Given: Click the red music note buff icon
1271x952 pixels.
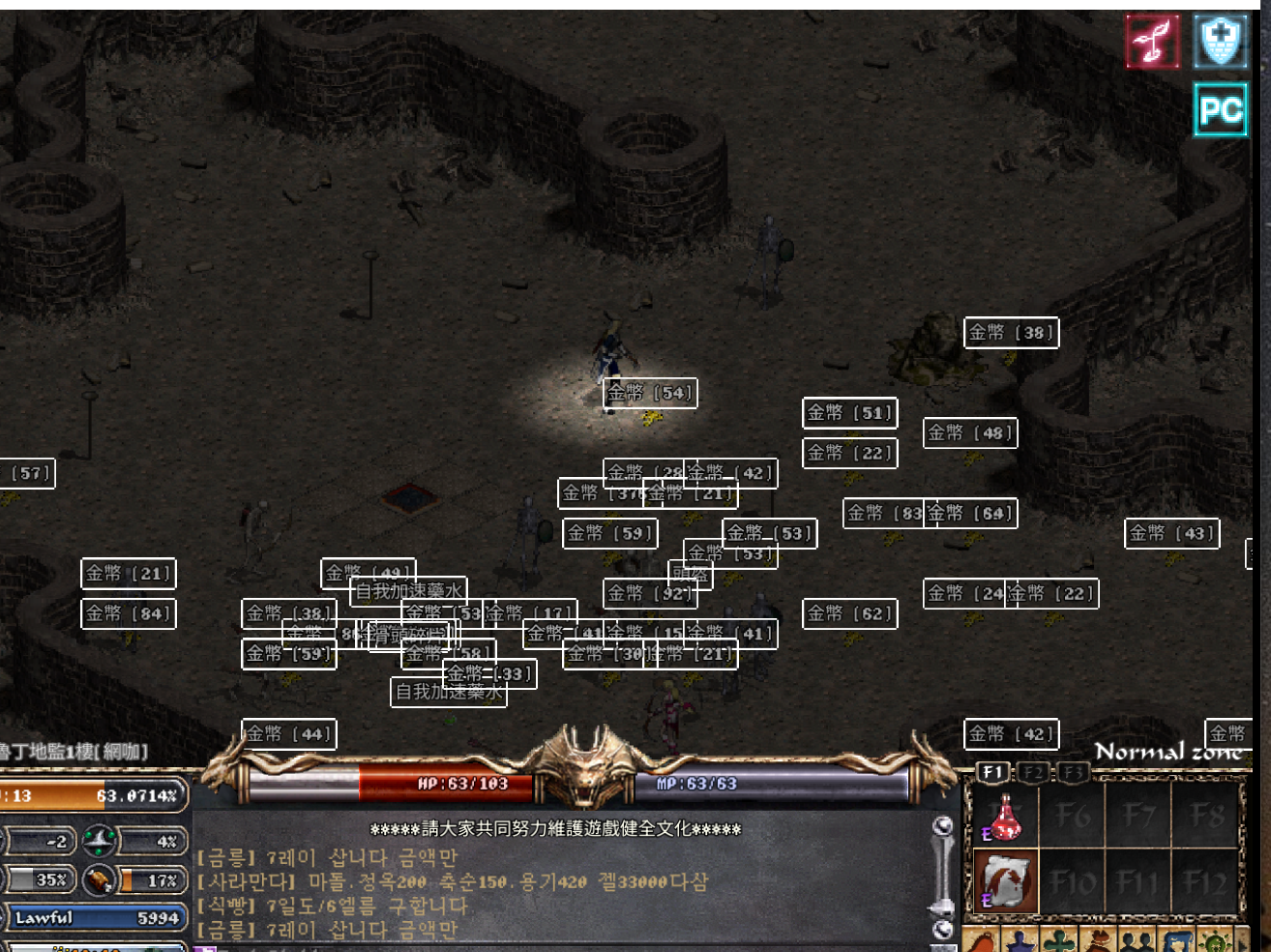Looking at the screenshot, I should 1152,42.
